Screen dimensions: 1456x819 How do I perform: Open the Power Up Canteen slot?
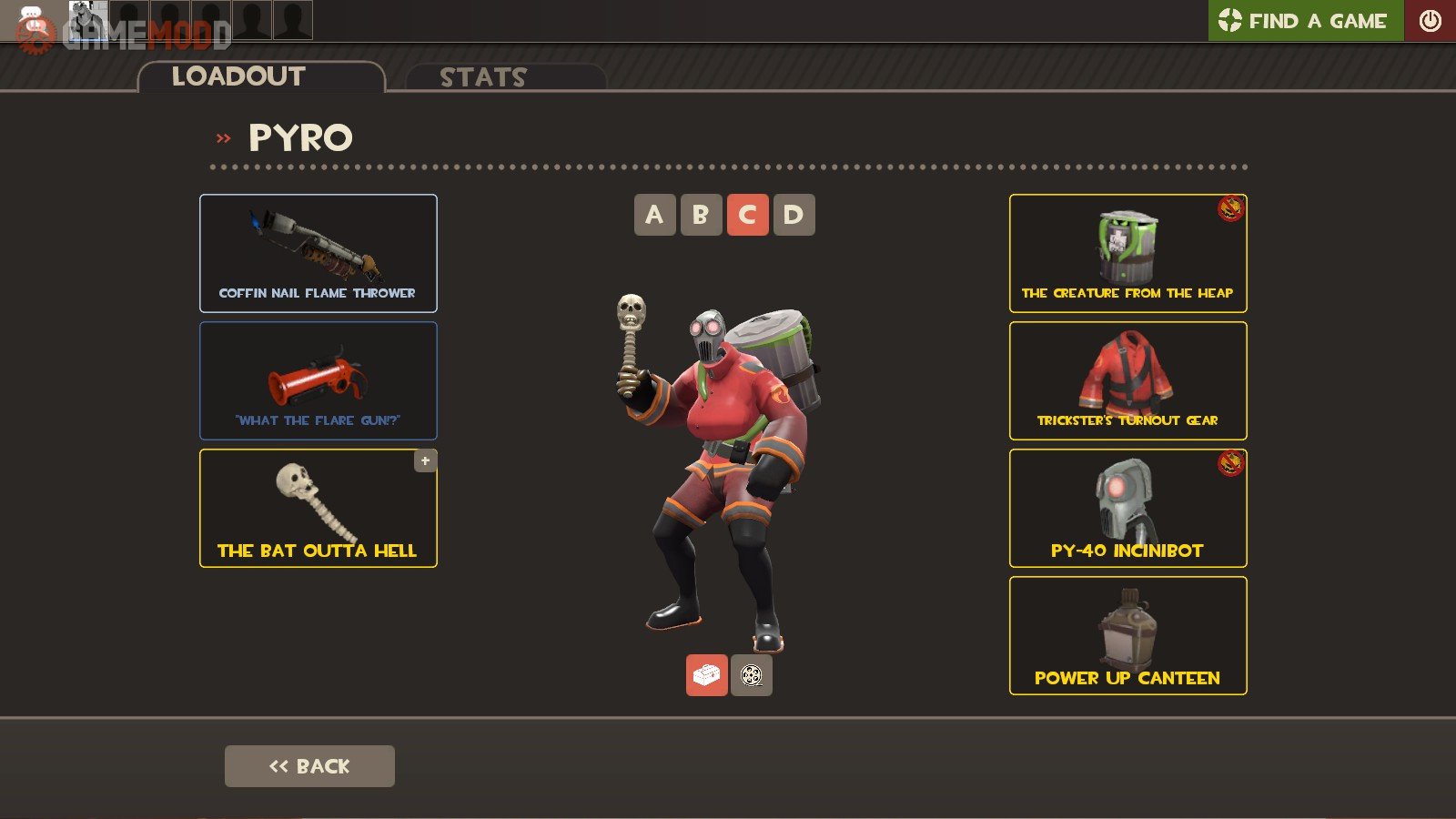coord(1127,635)
